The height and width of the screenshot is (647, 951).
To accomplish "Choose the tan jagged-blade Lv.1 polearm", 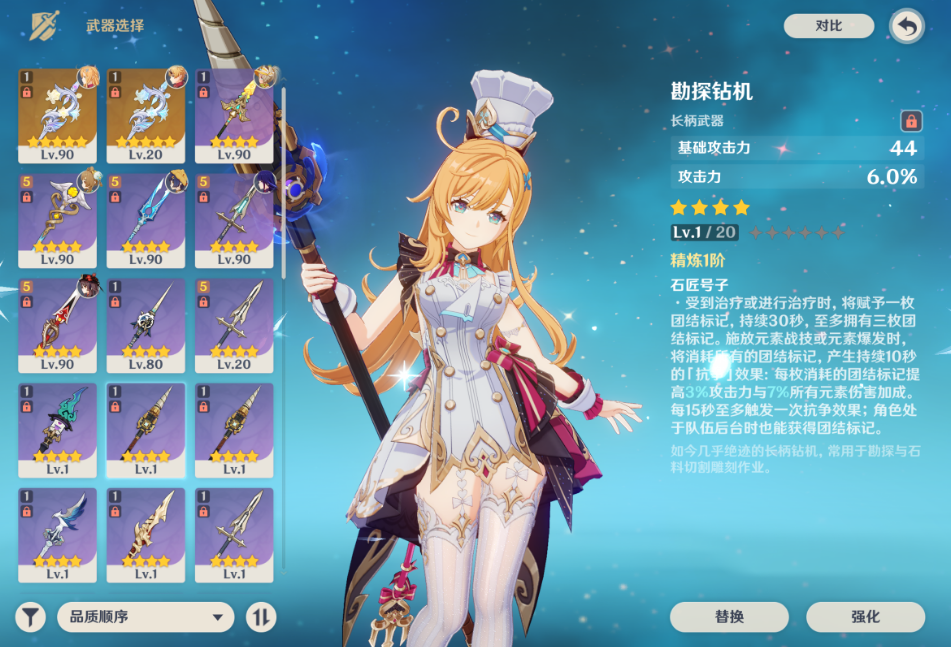I will tap(146, 534).
